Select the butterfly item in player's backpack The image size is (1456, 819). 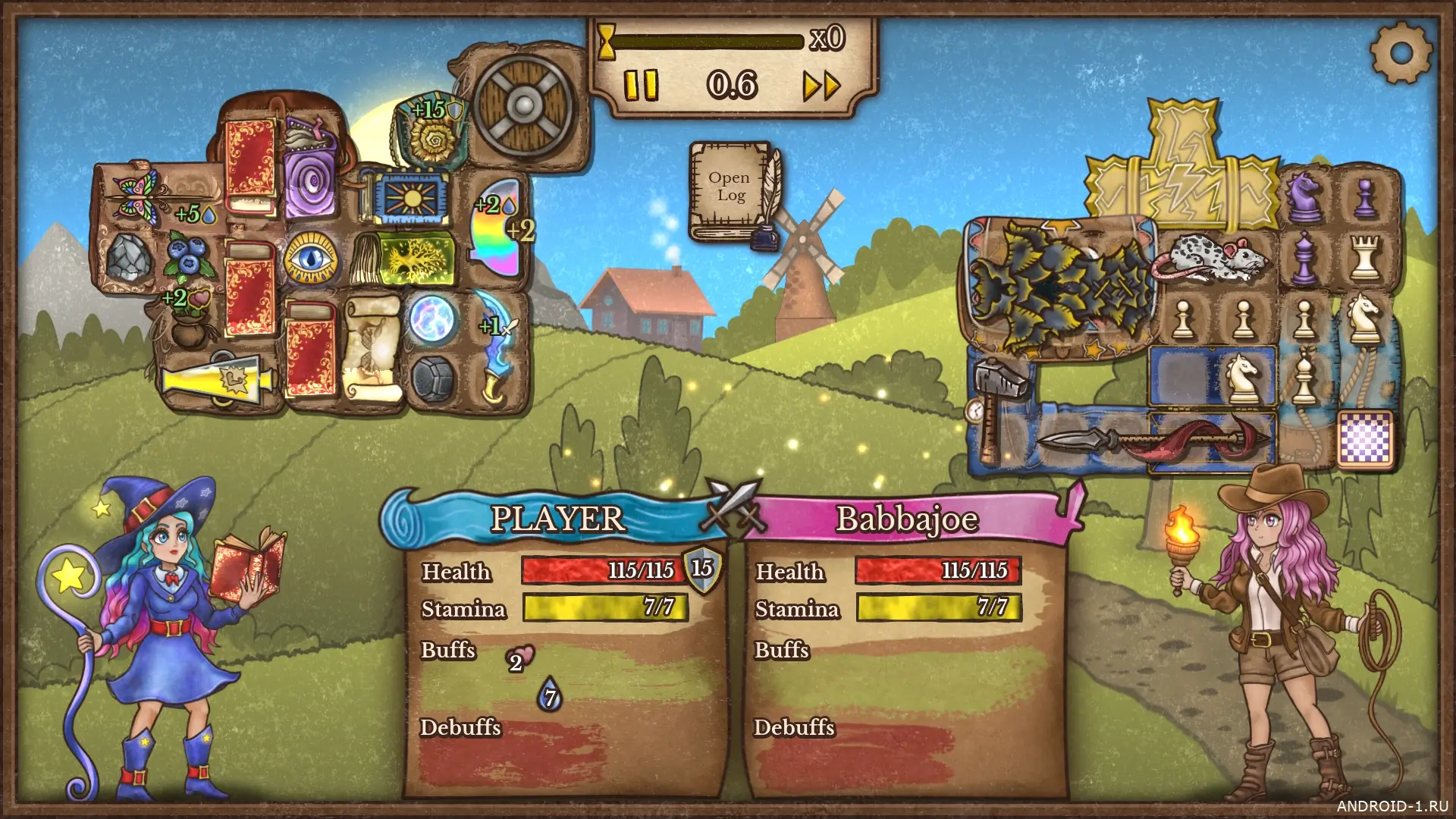click(136, 191)
